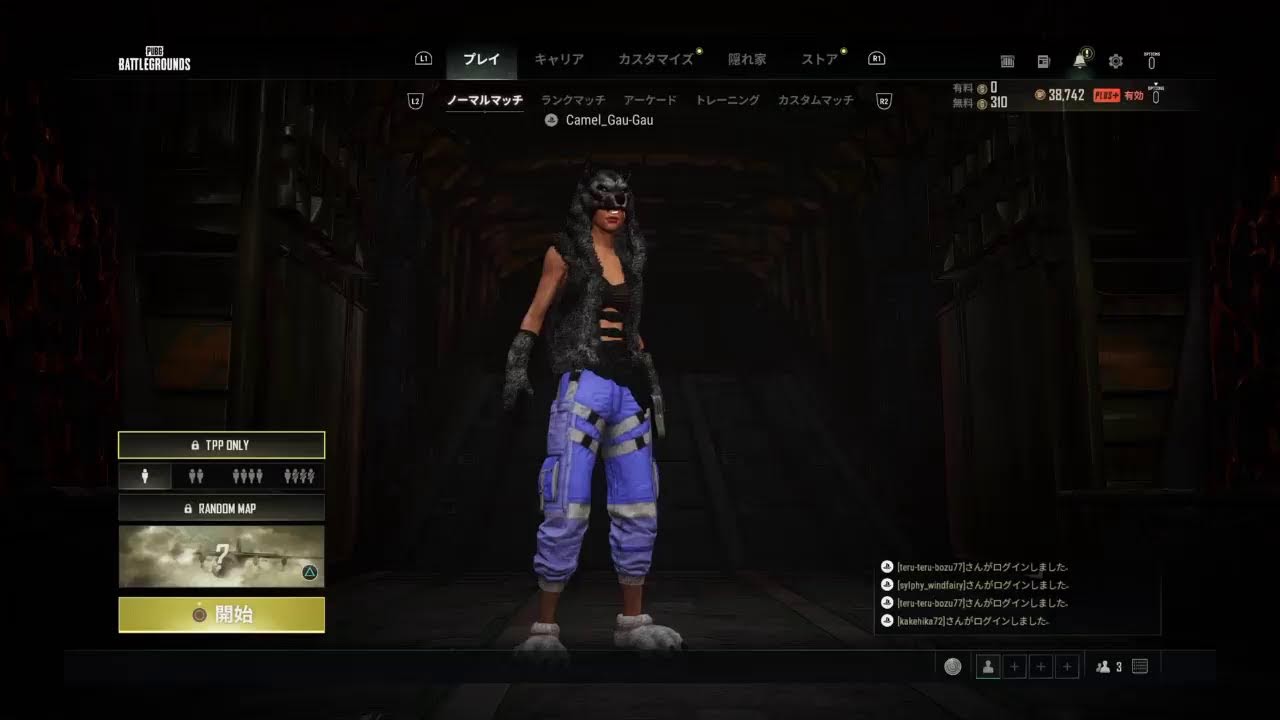Image resolution: width=1280 pixels, height=720 pixels.
Task: Open the friends list icon showing 3
Action: [x=1109, y=667]
